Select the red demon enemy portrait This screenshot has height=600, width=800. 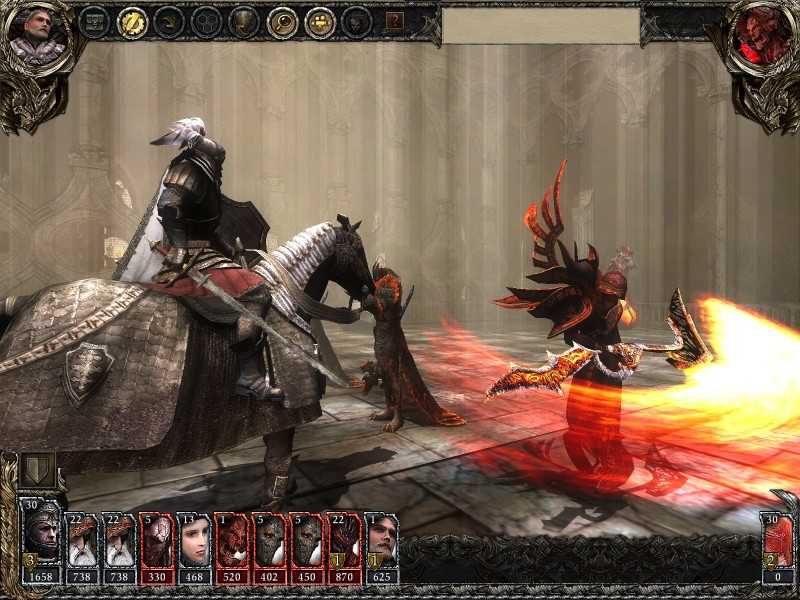(762, 34)
